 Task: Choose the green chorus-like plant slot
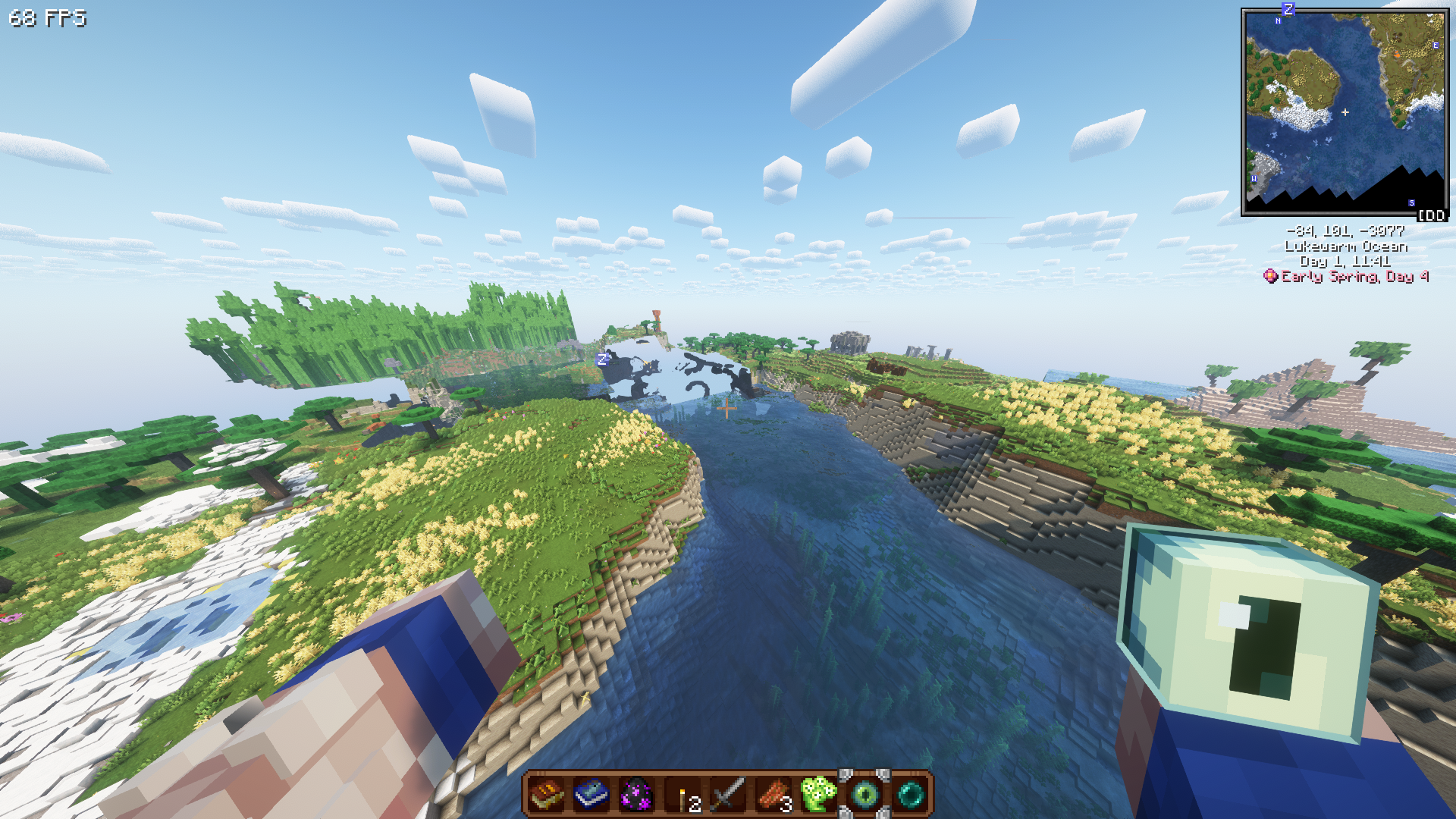(x=818, y=795)
